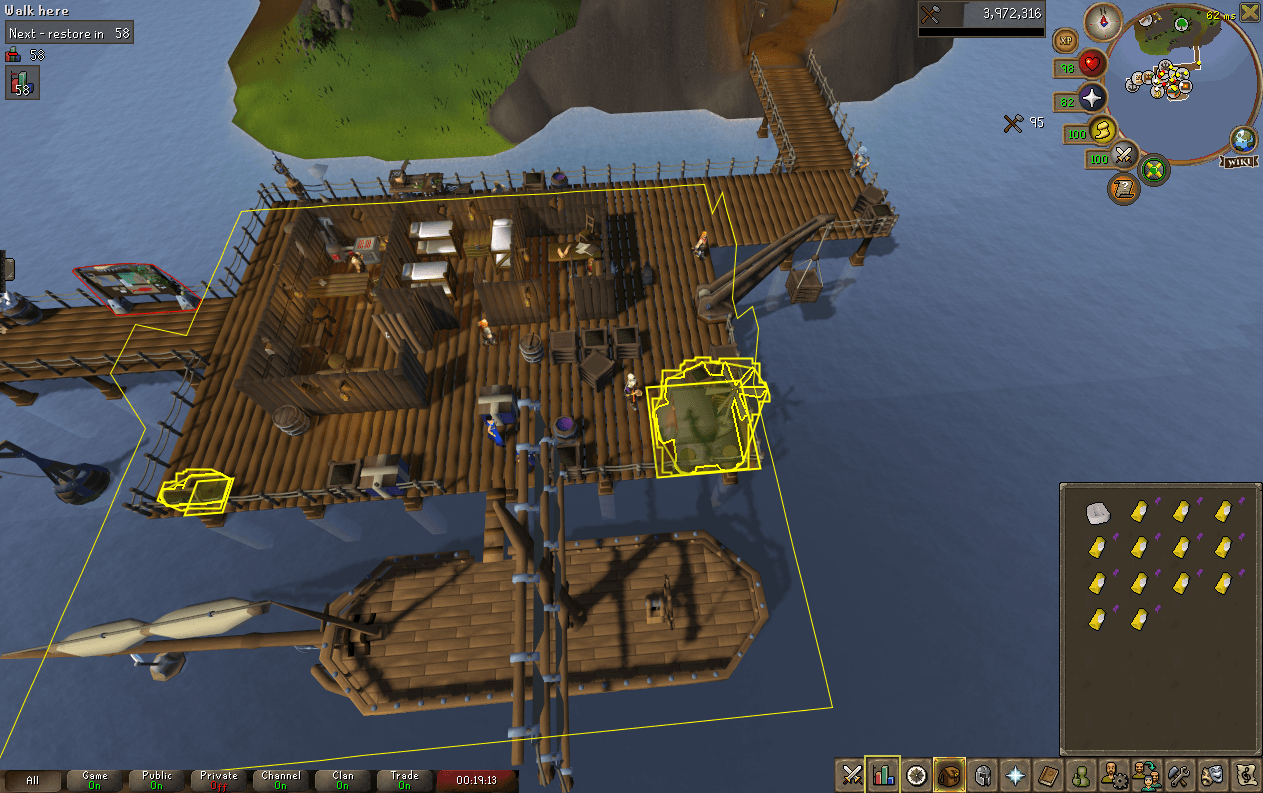Switch chat to the Clan tab
Viewport: 1263px width, 793px height.
tap(342, 780)
